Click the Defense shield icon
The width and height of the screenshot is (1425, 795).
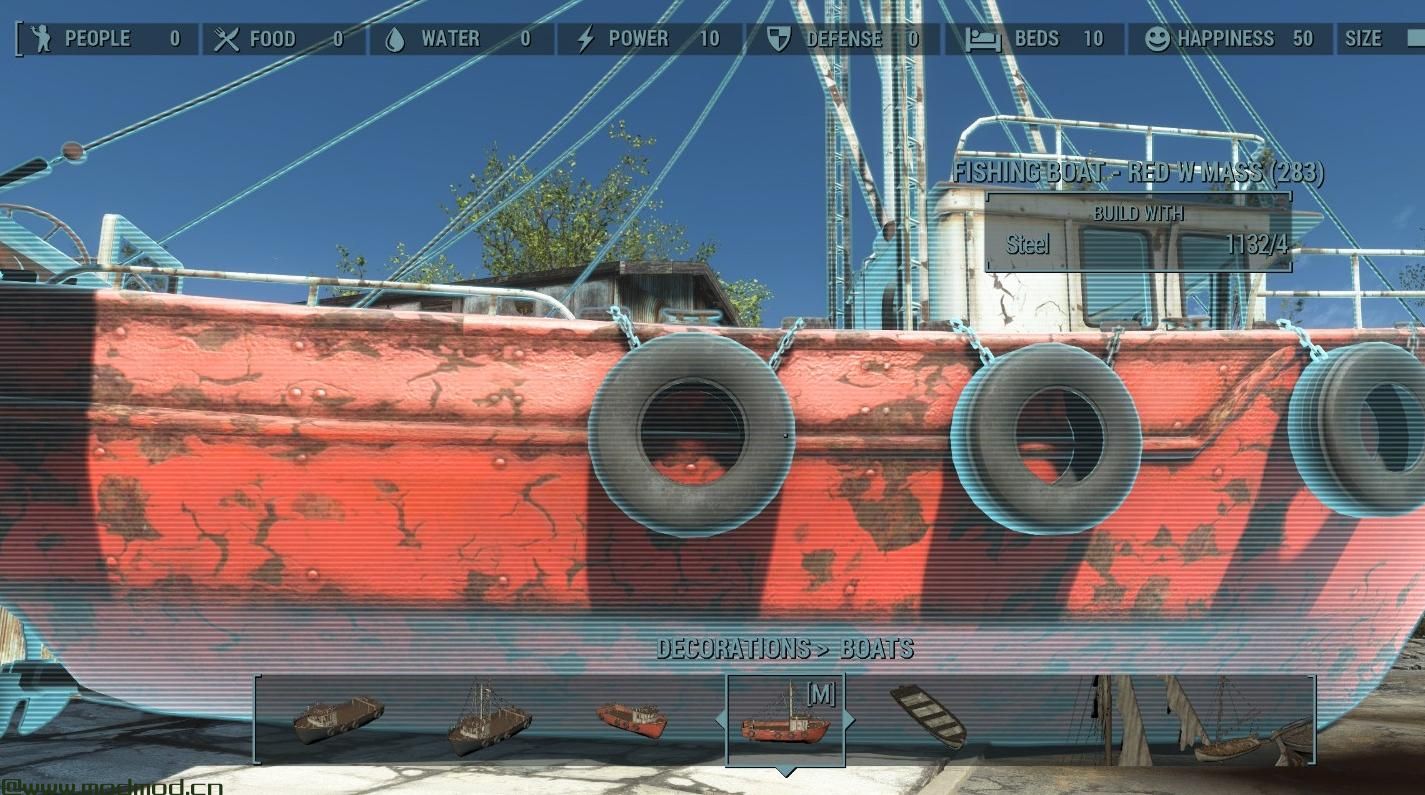pos(779,39)
